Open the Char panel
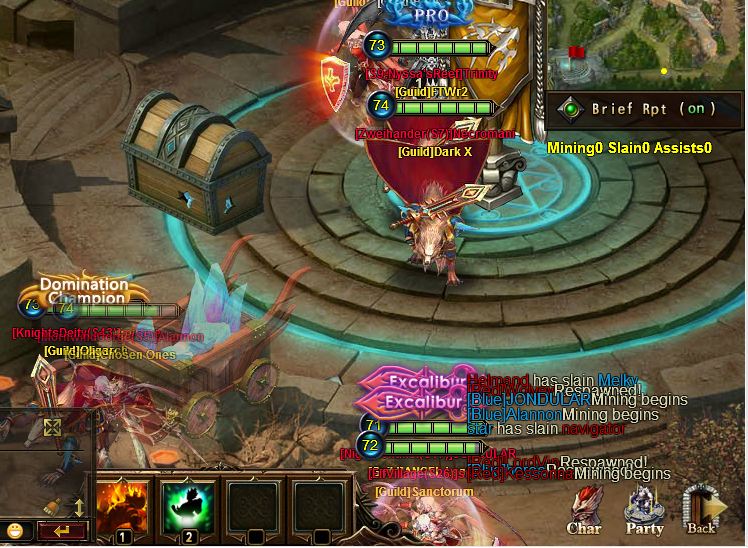Screen dimensions: 748x548 click(584, 508)
